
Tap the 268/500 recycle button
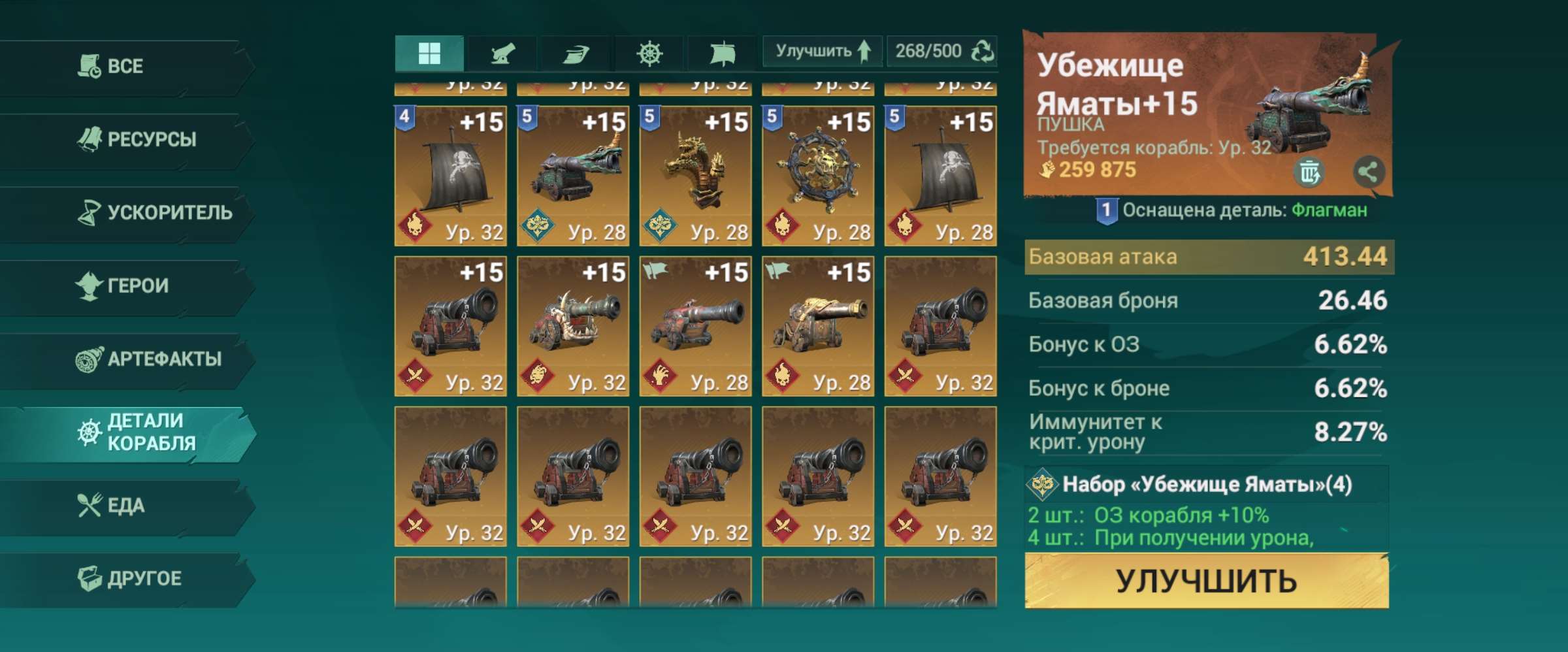942,51
